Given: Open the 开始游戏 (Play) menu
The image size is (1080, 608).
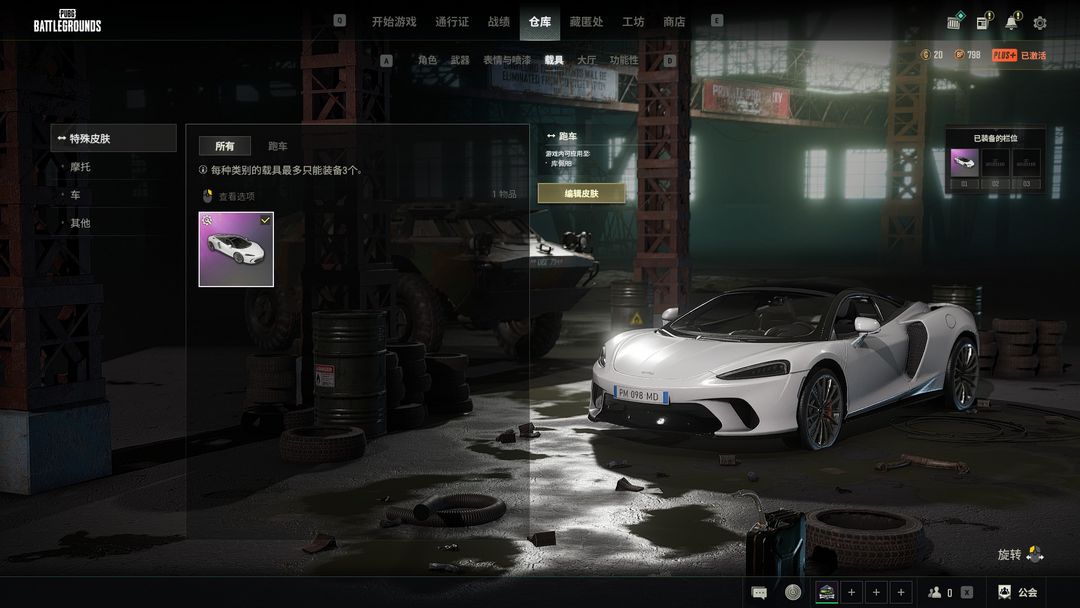Looking at the screenshot, I should [x=394, y=22].
